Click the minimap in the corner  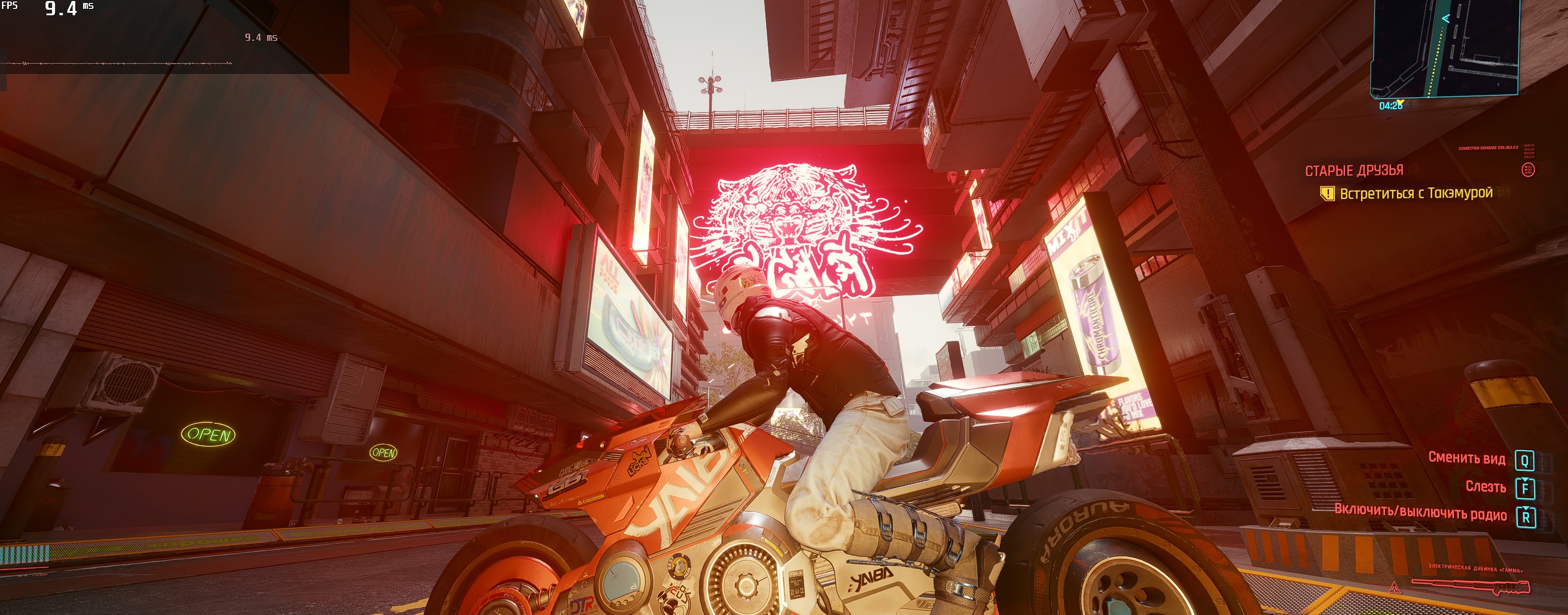coord(1444,47)
